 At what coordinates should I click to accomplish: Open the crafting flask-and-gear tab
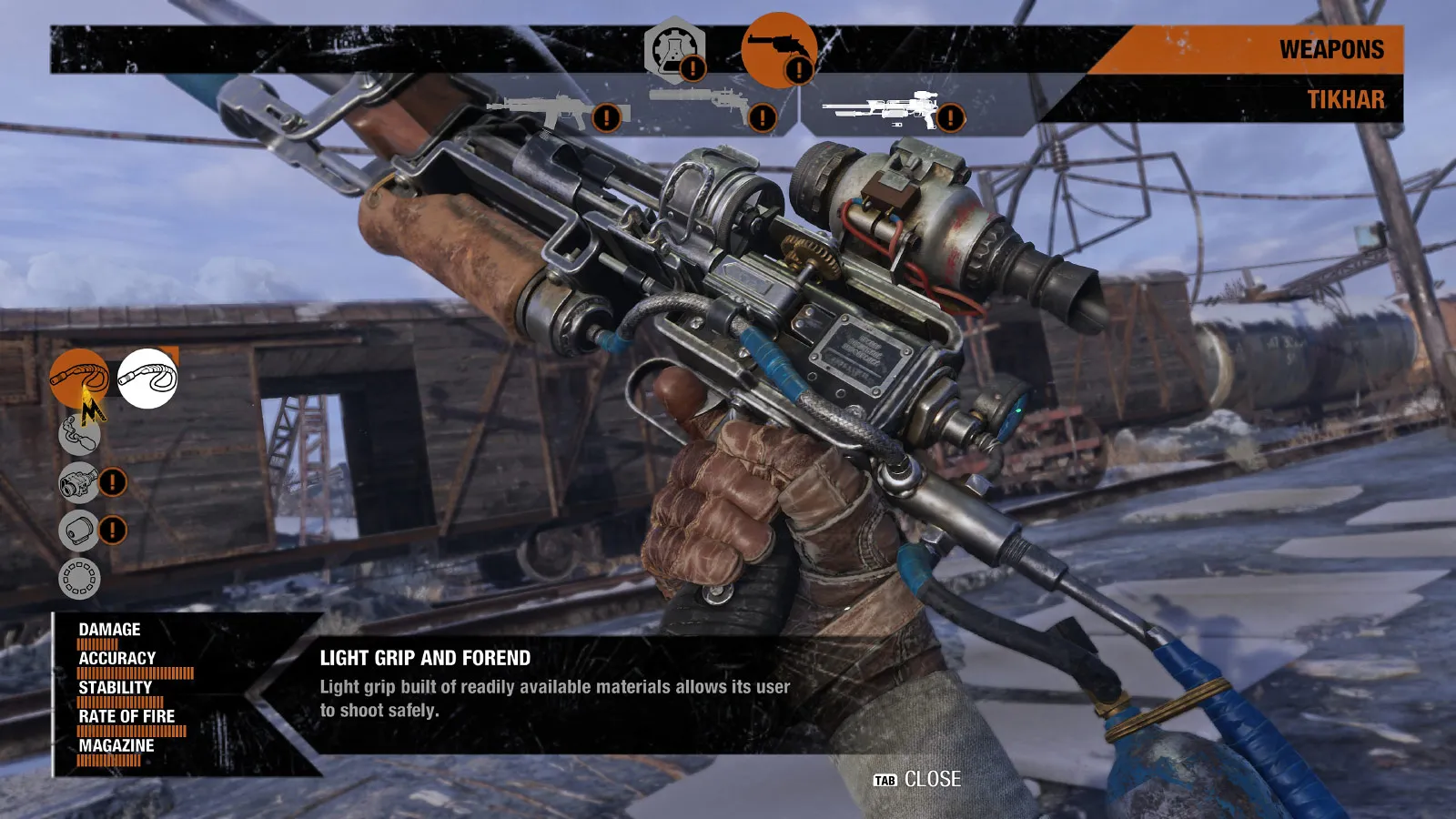click(674, 50)
